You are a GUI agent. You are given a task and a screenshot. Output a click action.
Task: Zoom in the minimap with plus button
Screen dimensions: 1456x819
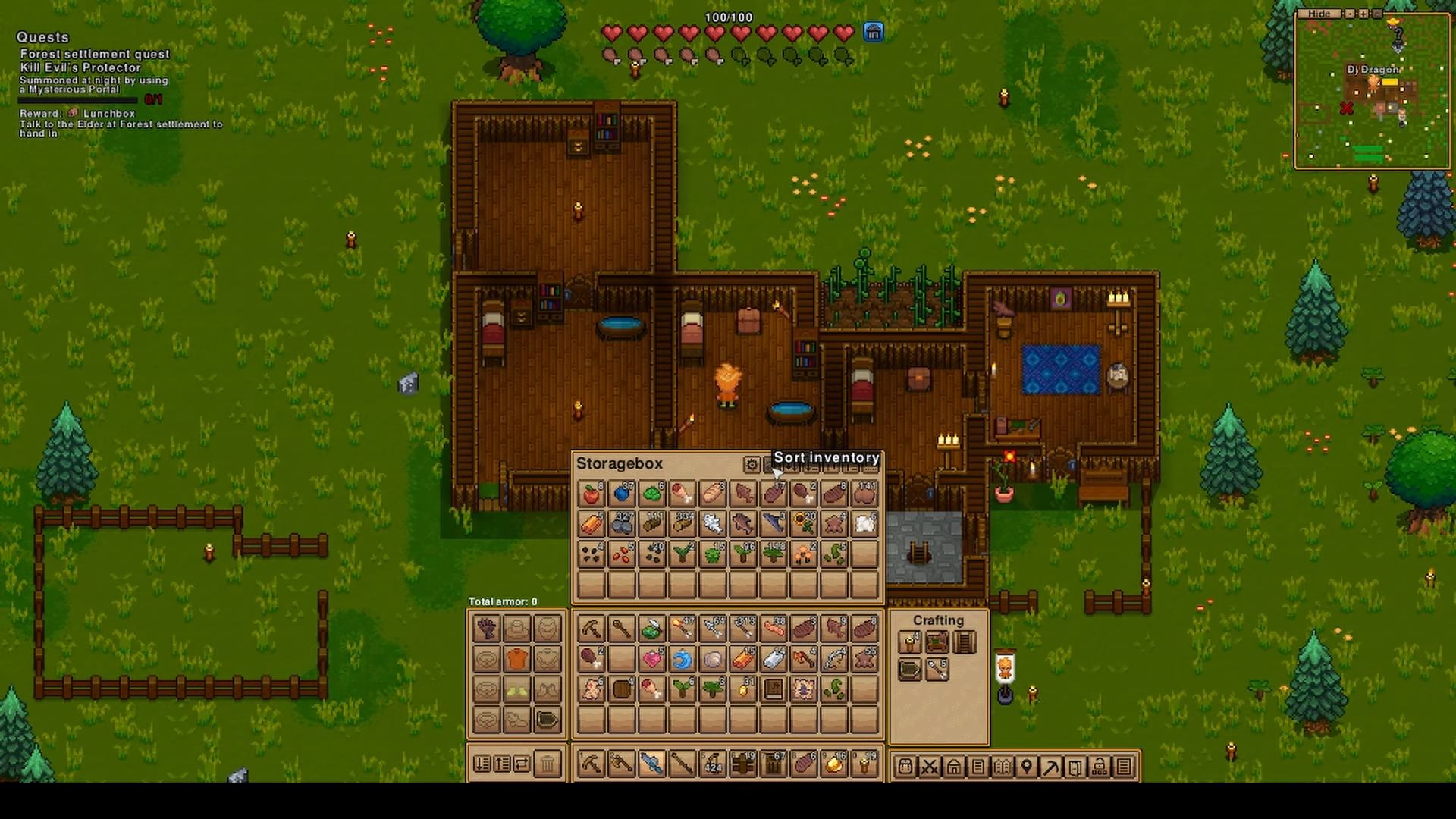(1363, 14)
